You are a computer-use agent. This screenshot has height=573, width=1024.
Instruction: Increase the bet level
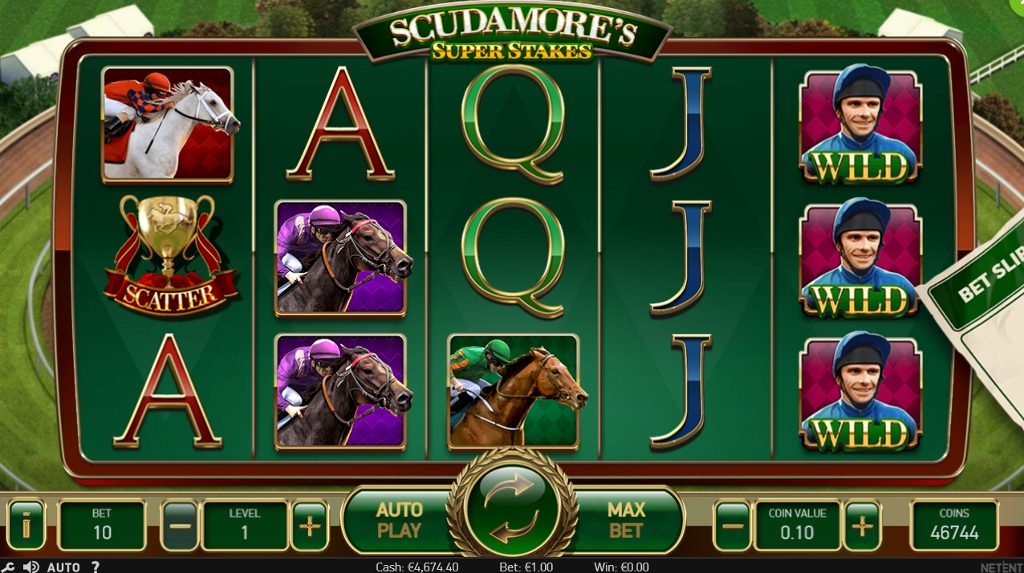click(x=310, y=525)
